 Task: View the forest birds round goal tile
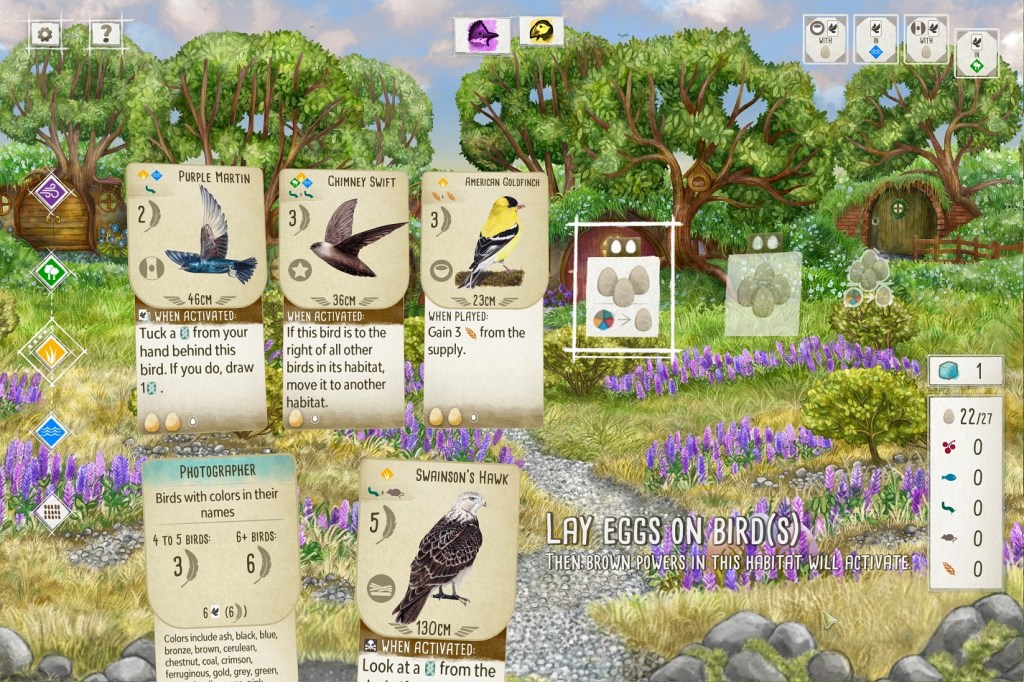(x=977, y=52)
